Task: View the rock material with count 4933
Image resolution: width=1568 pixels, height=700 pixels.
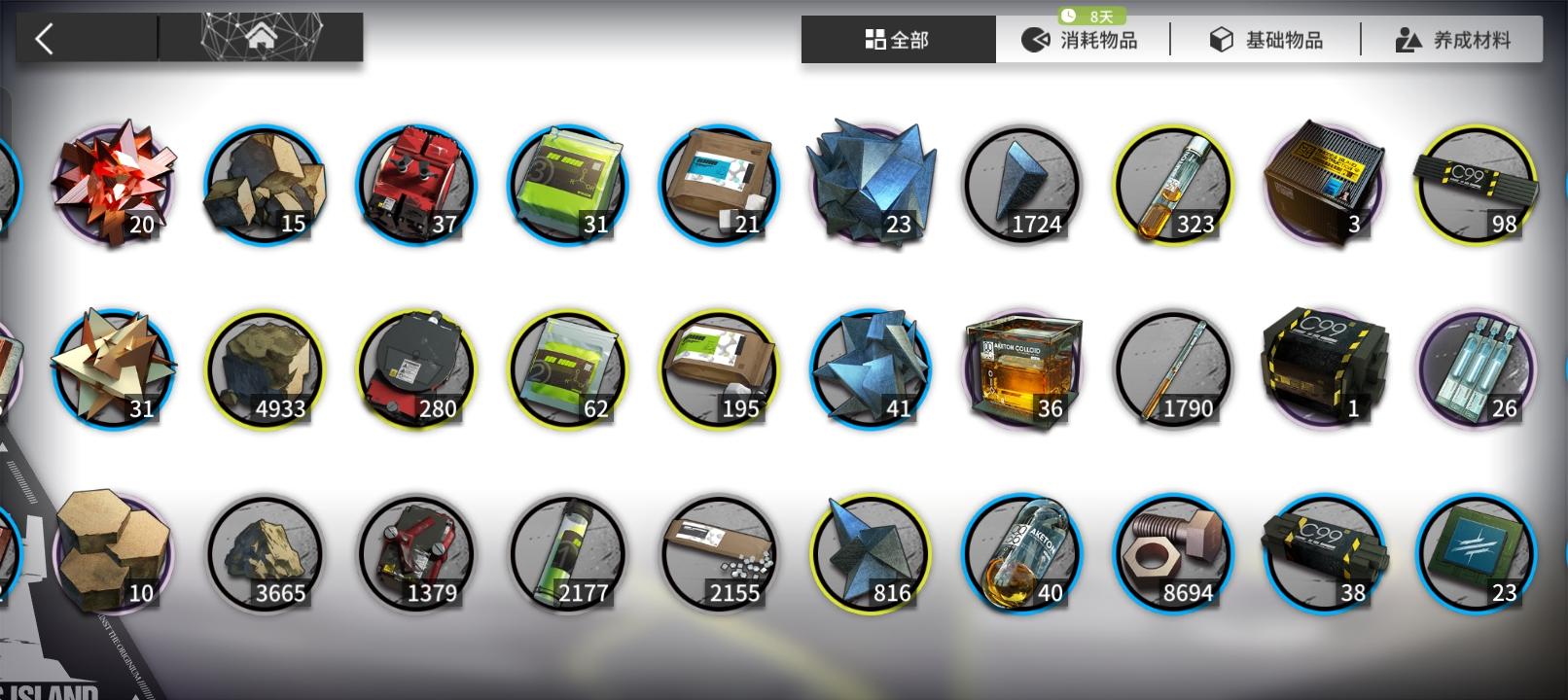Action: pos(265,367)
